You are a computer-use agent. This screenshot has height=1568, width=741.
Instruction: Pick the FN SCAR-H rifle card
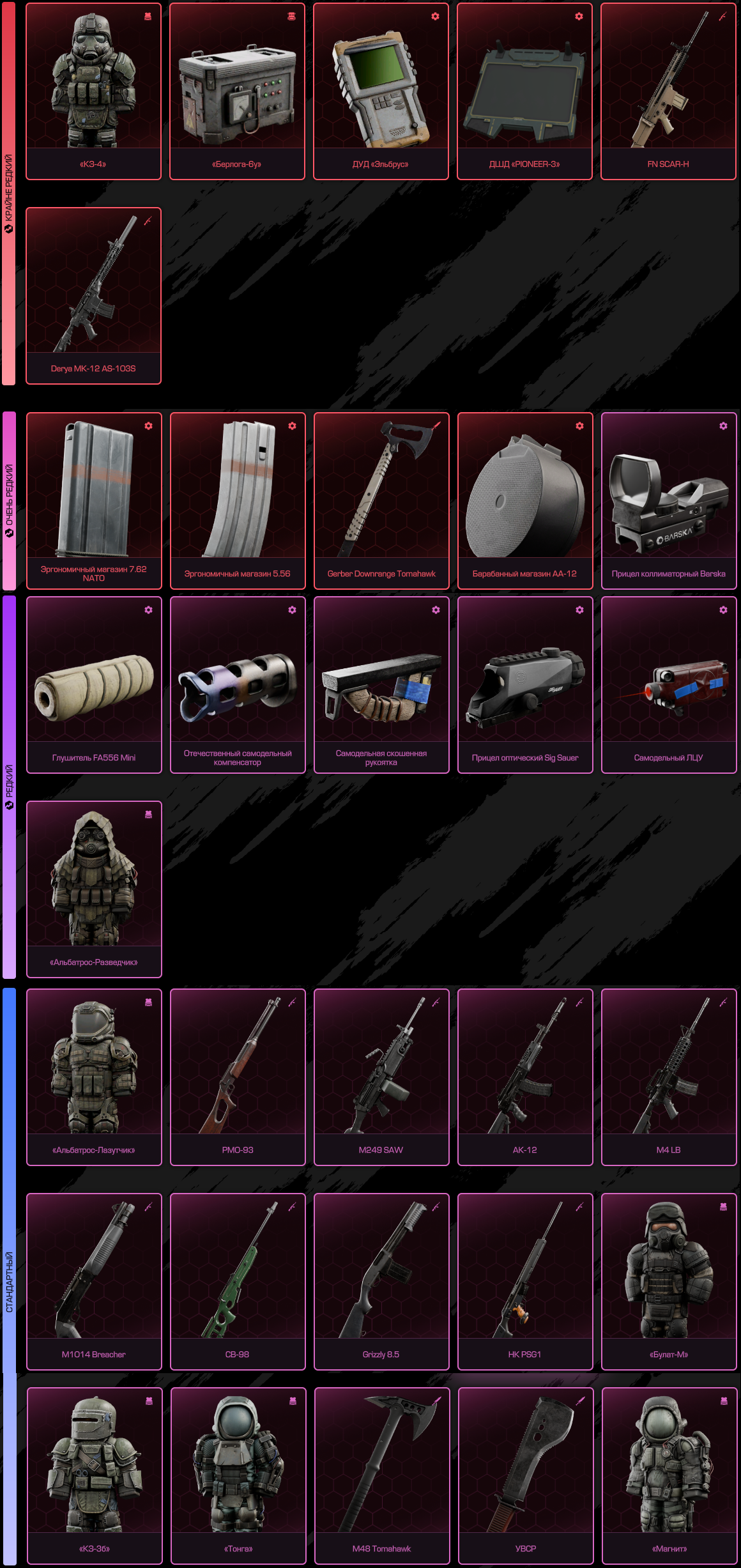(x=668, y=91)
